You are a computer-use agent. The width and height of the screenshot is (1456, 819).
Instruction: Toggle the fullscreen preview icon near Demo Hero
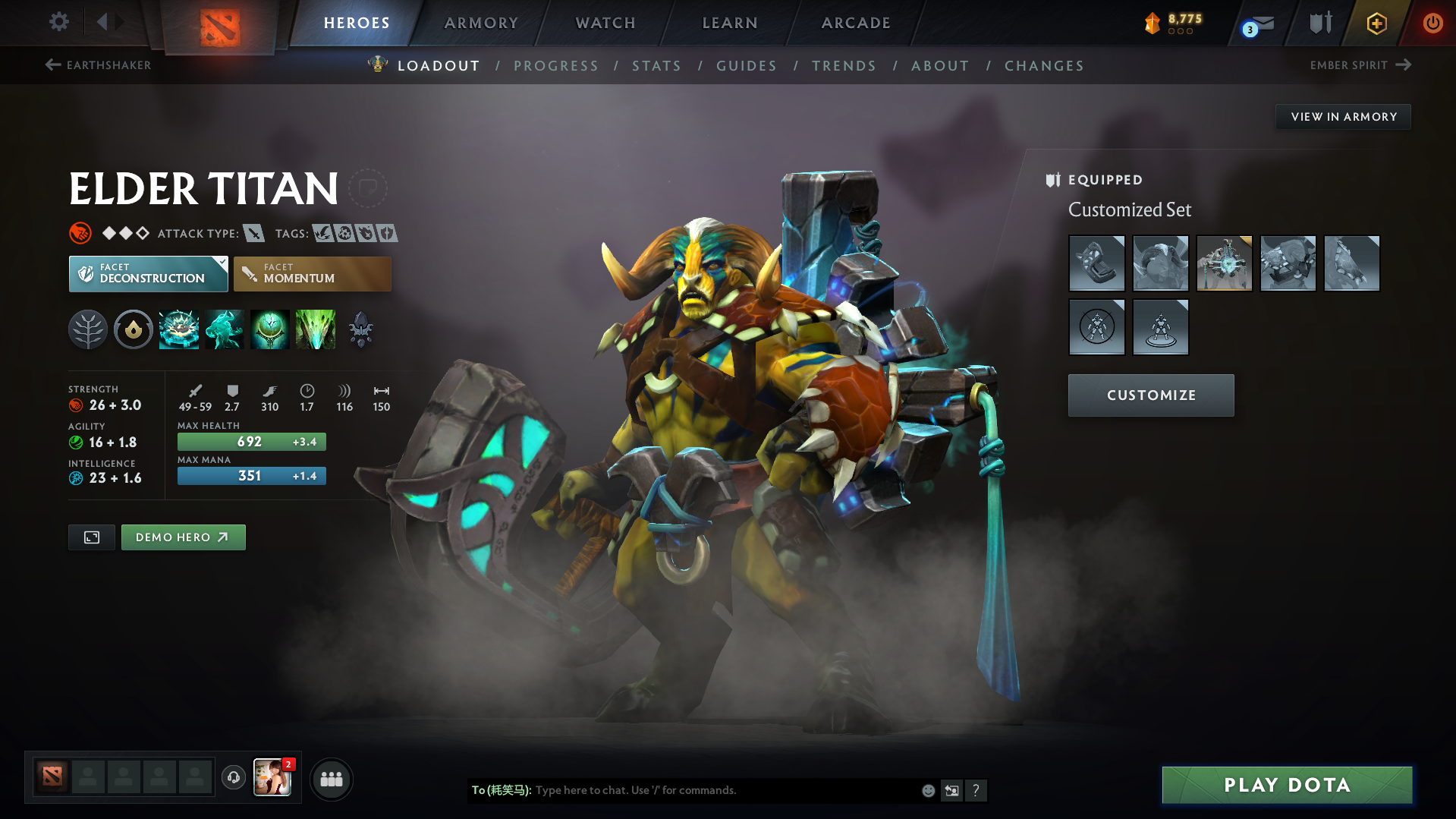coord(91,537)
